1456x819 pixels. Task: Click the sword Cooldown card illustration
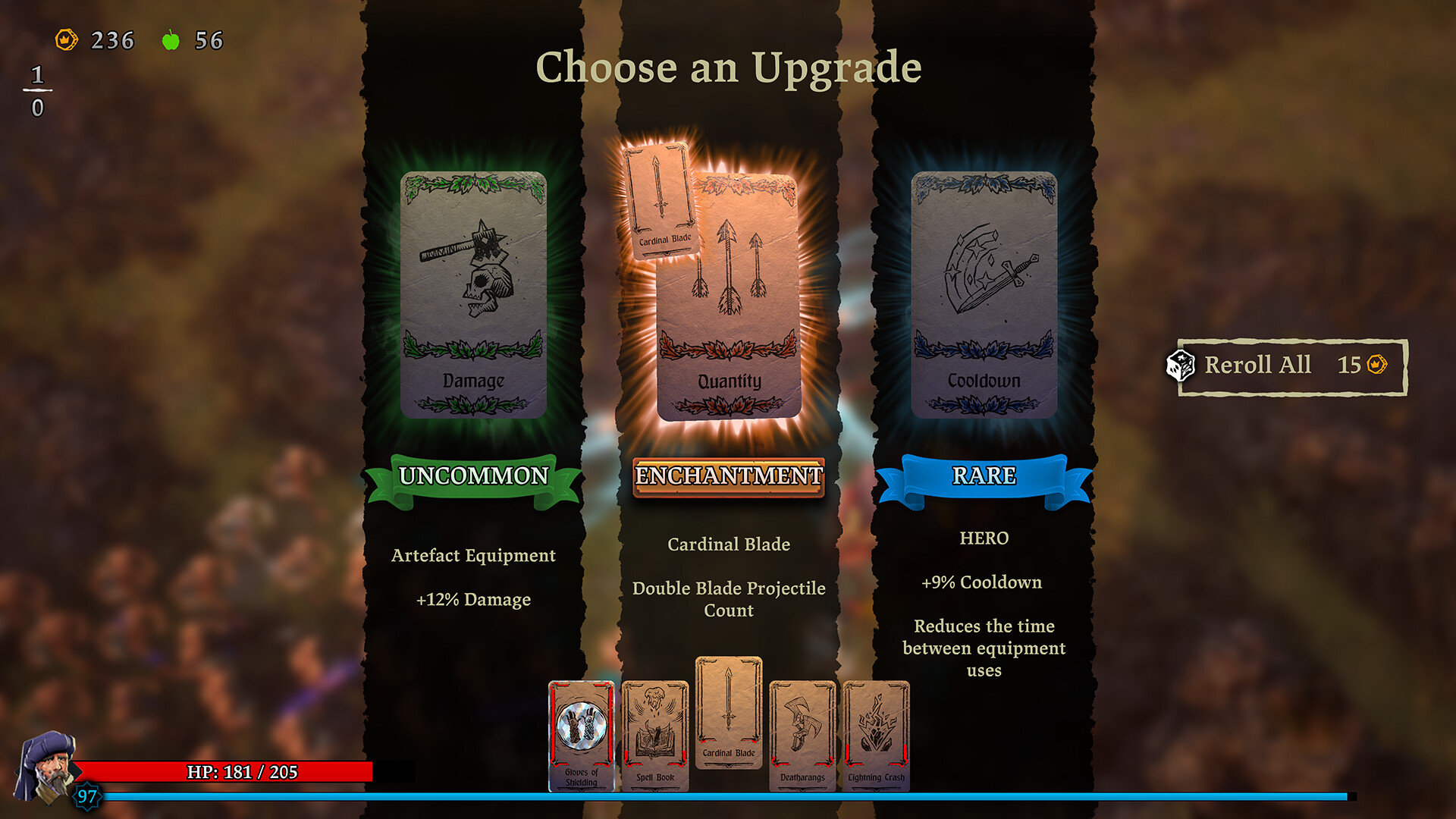click(x=986, y=273)
